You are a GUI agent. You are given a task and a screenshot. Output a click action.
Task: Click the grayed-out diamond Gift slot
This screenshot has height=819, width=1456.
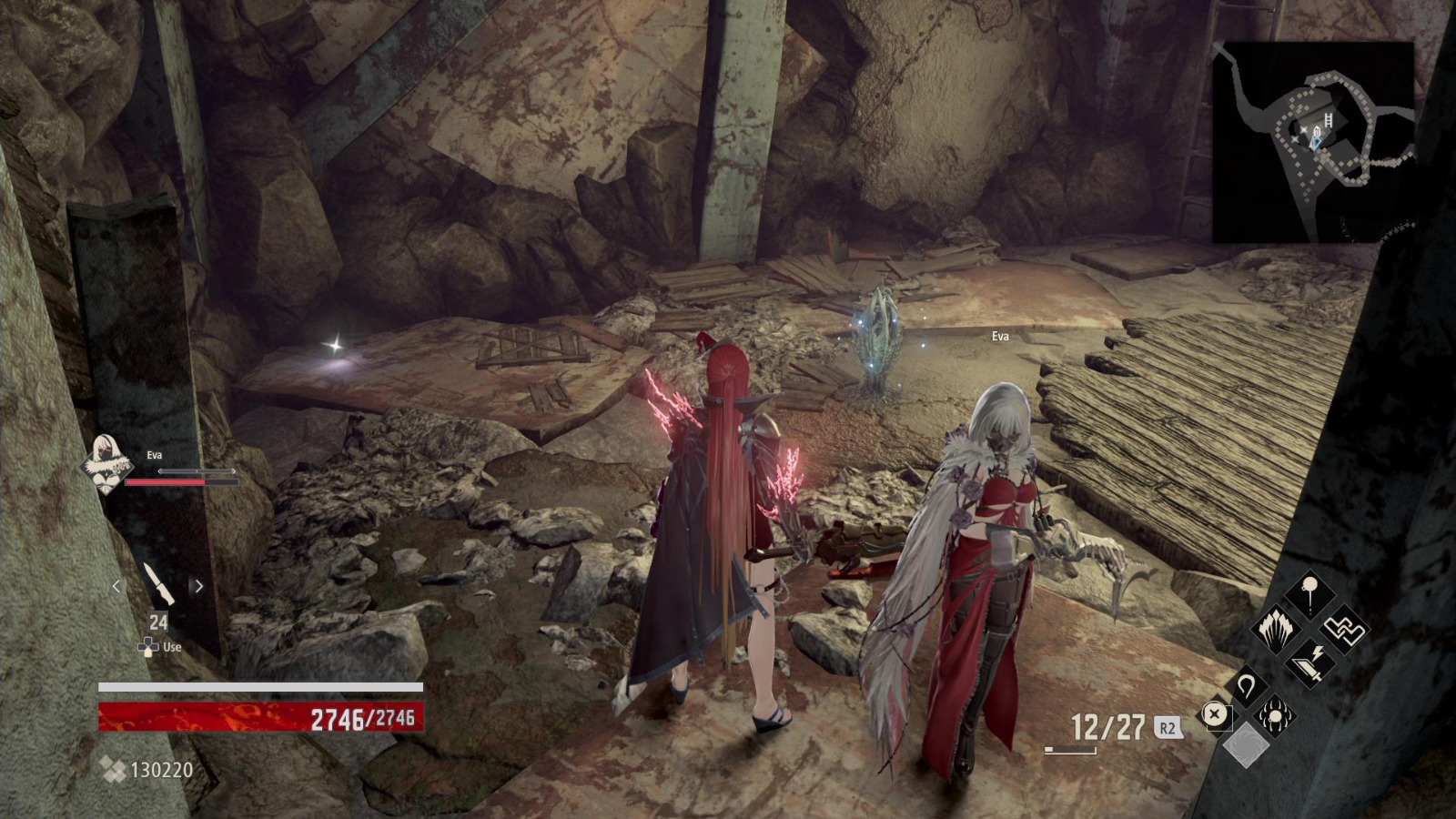1247,745
